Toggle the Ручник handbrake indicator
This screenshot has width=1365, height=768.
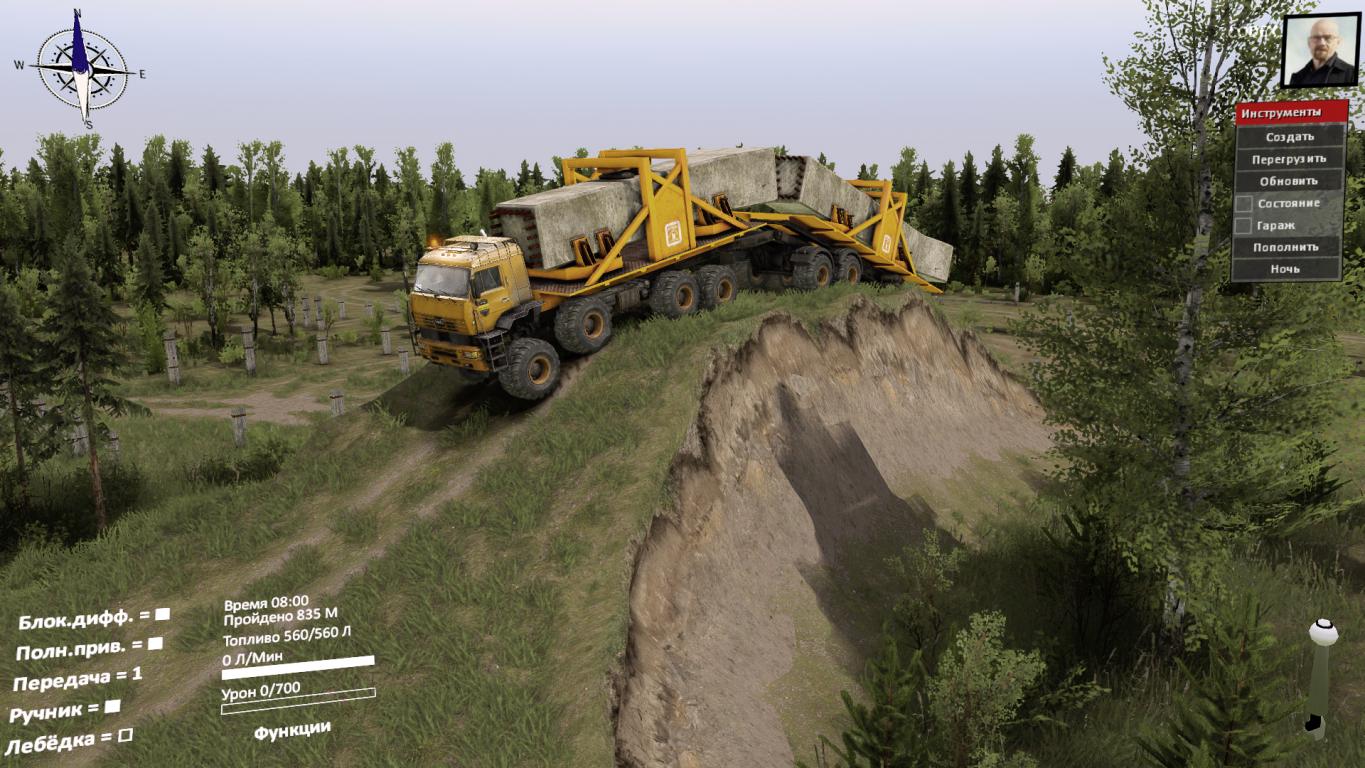(113, 706)
